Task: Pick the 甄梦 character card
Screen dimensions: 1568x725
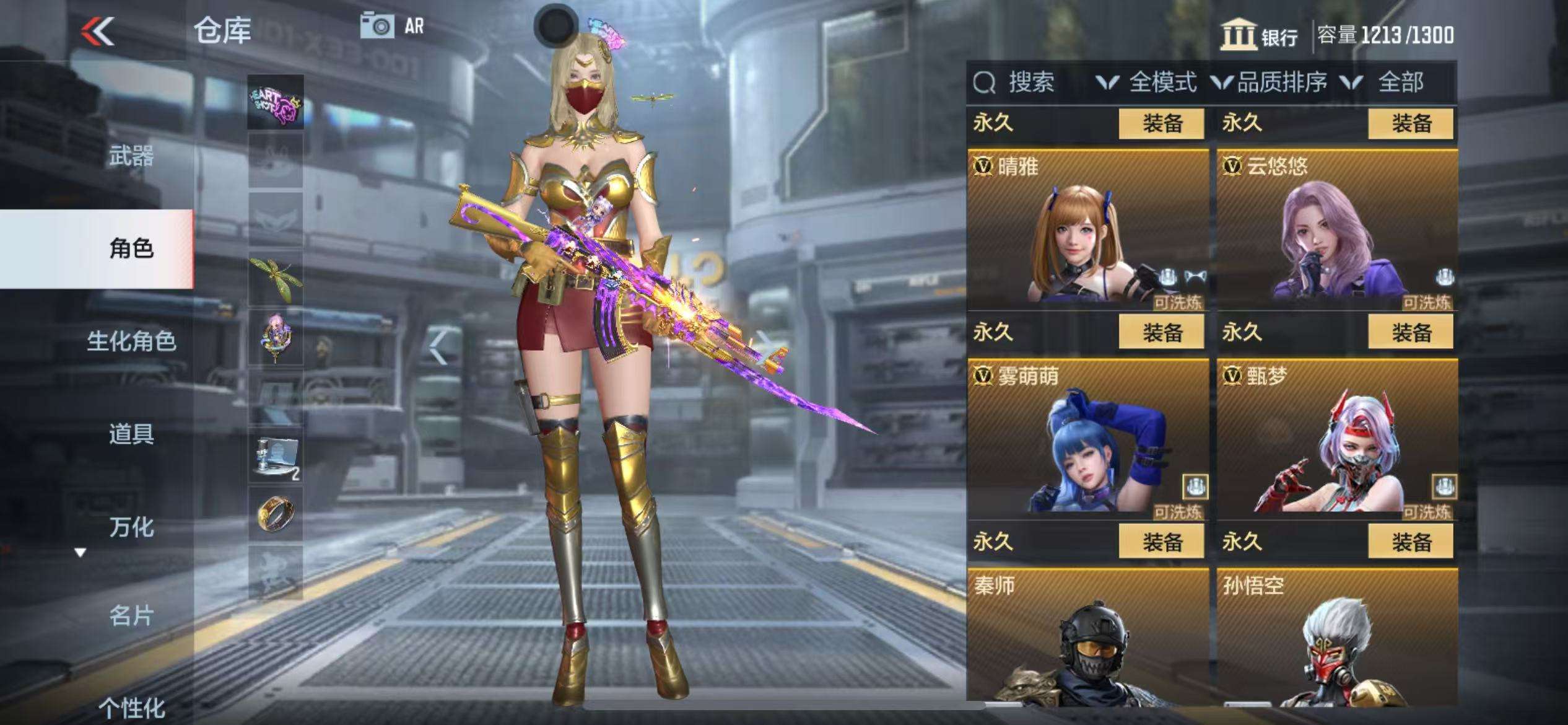Action: [1336, 439]
